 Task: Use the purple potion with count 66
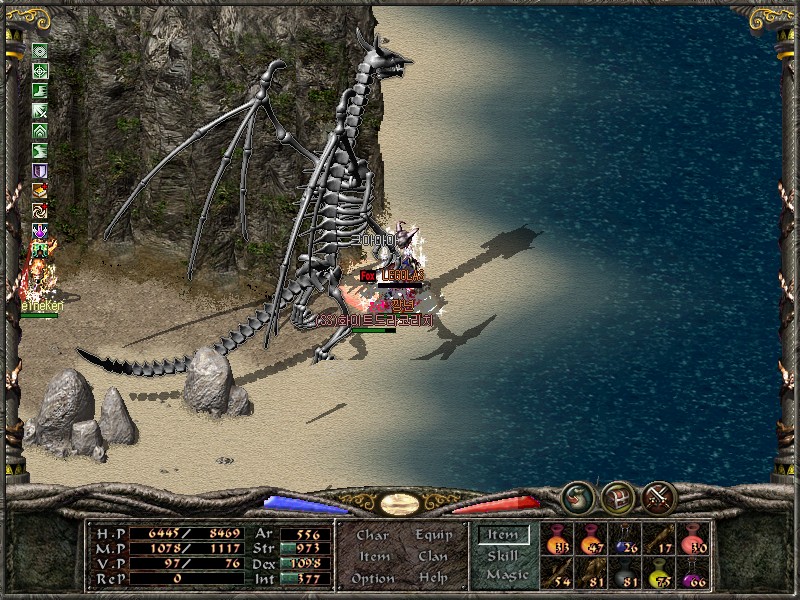pyautogui.click(x=694, y=572)
